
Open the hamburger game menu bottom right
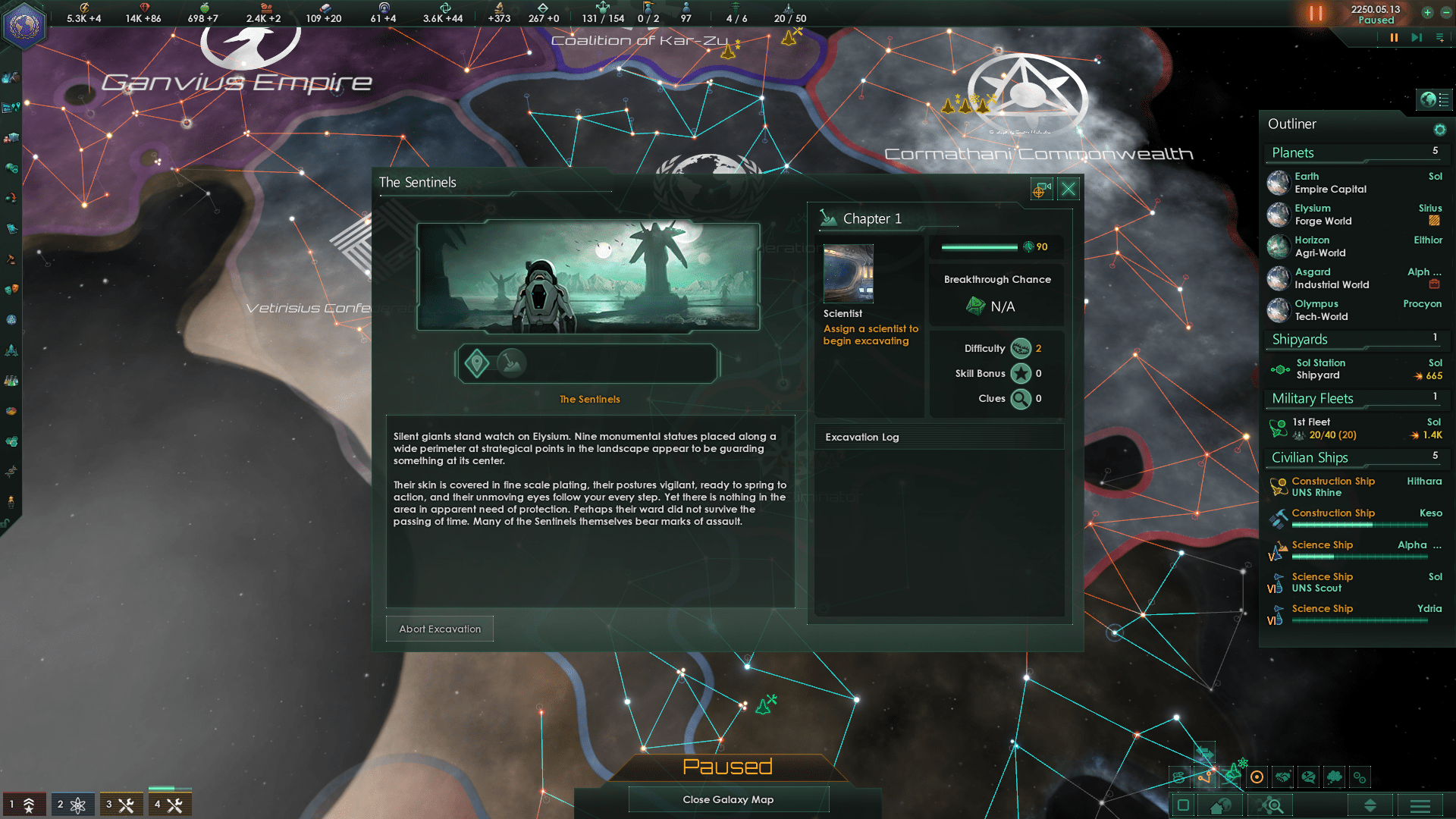click(x=1420, y=805)
